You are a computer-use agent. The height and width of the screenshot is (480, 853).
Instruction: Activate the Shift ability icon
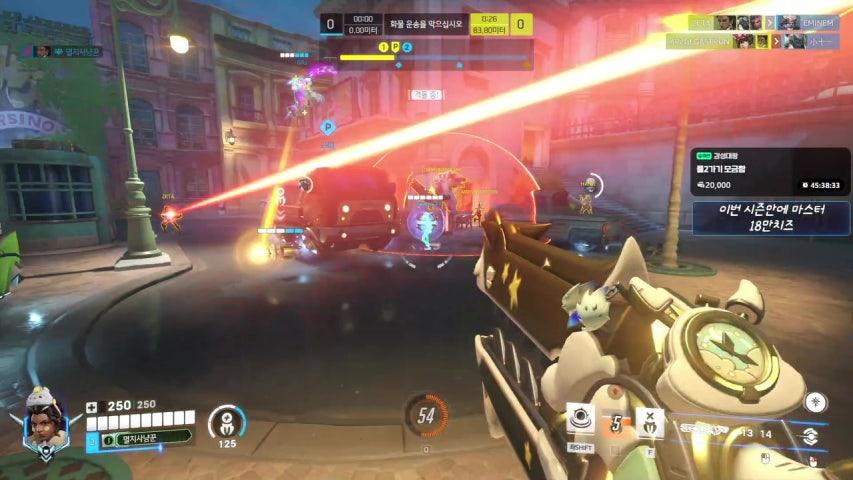(x=581, y=419)
